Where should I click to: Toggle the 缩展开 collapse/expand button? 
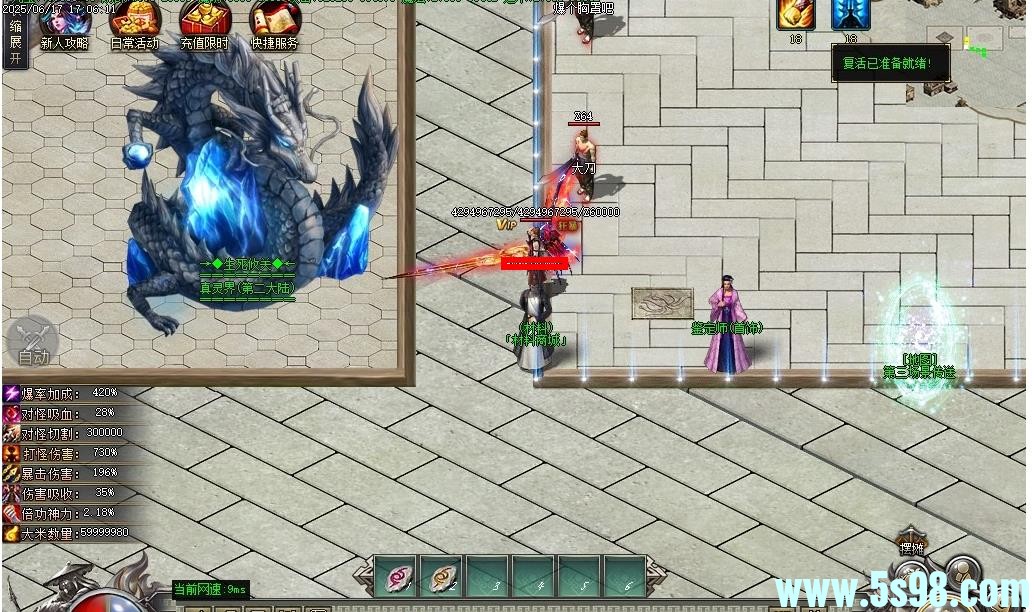point(15,42)
